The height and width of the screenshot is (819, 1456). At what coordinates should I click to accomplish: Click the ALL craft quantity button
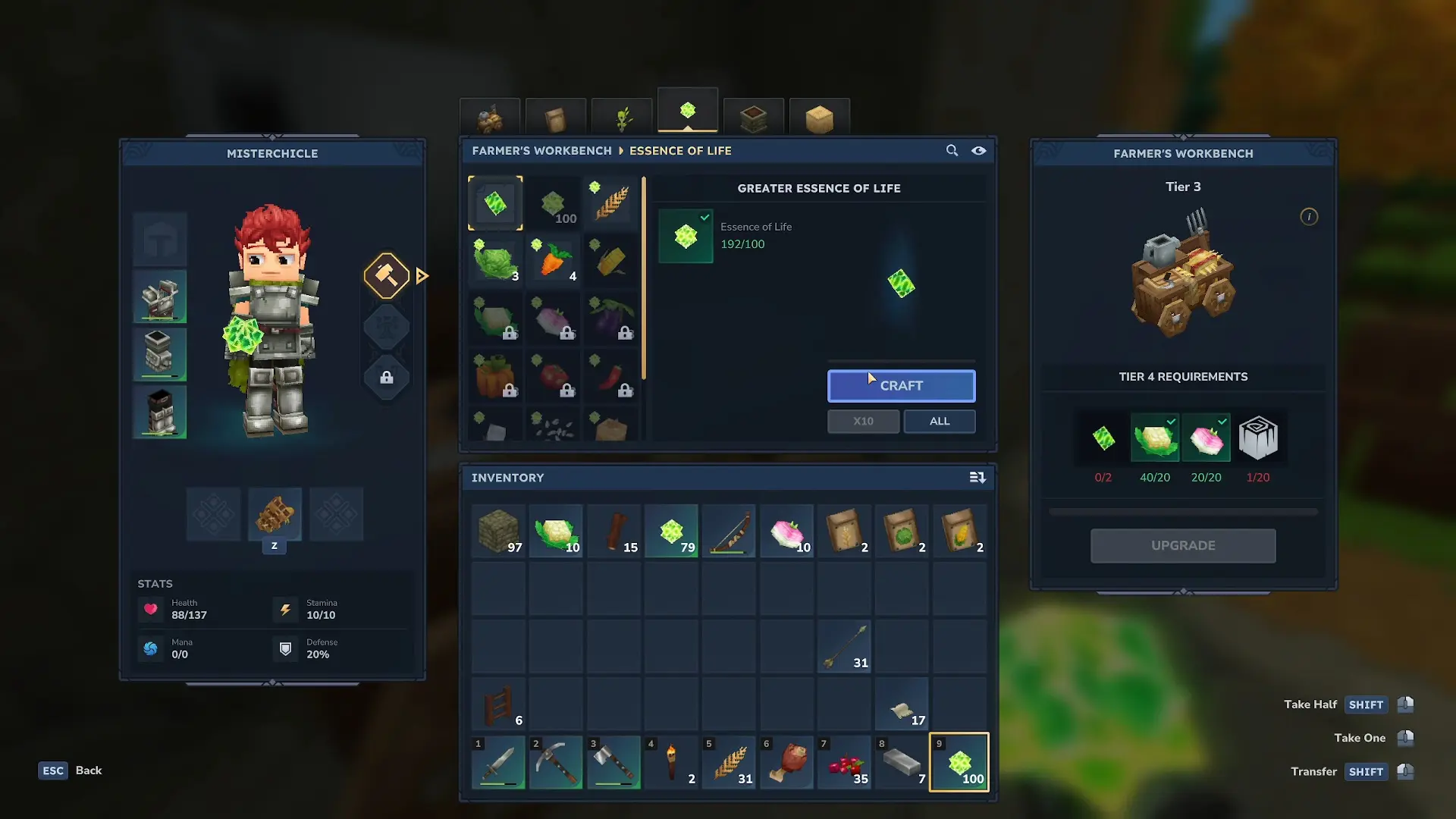[939, 422]
